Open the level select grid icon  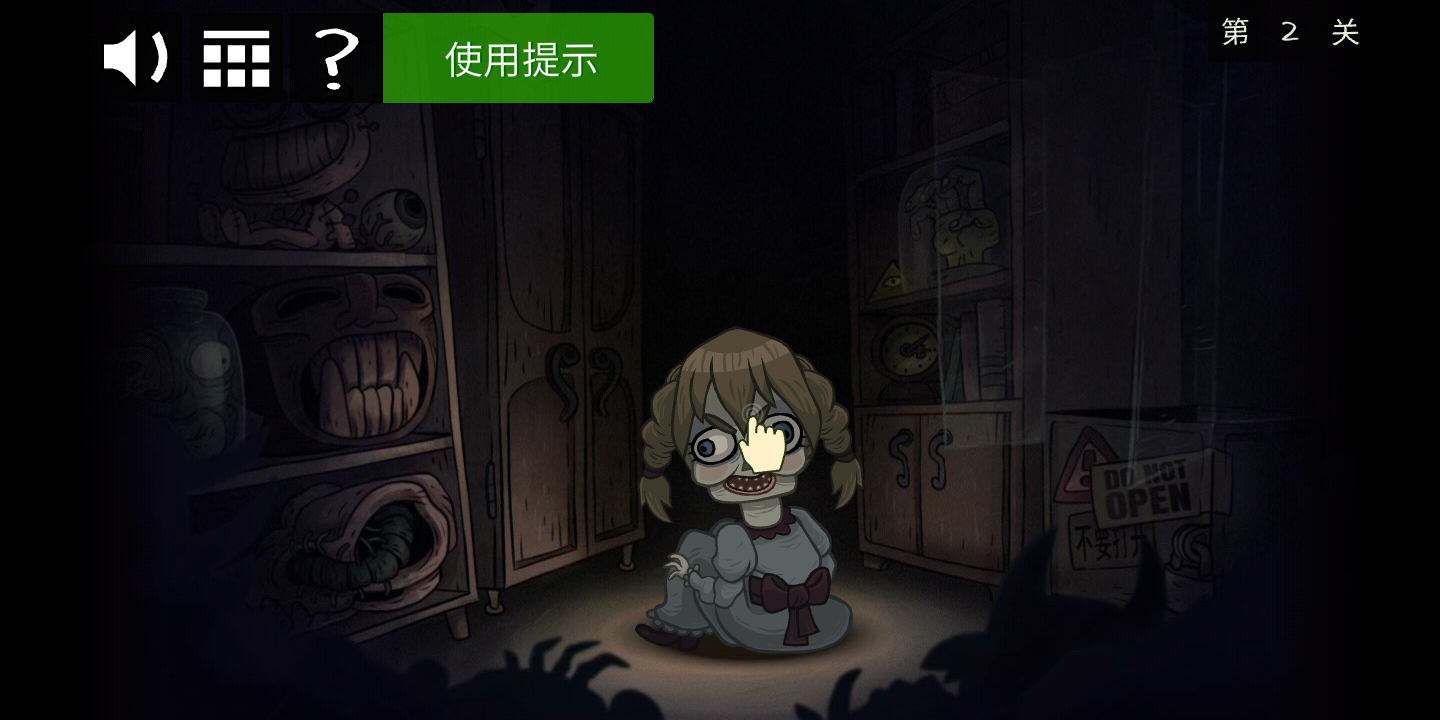[x=236, y=57]
